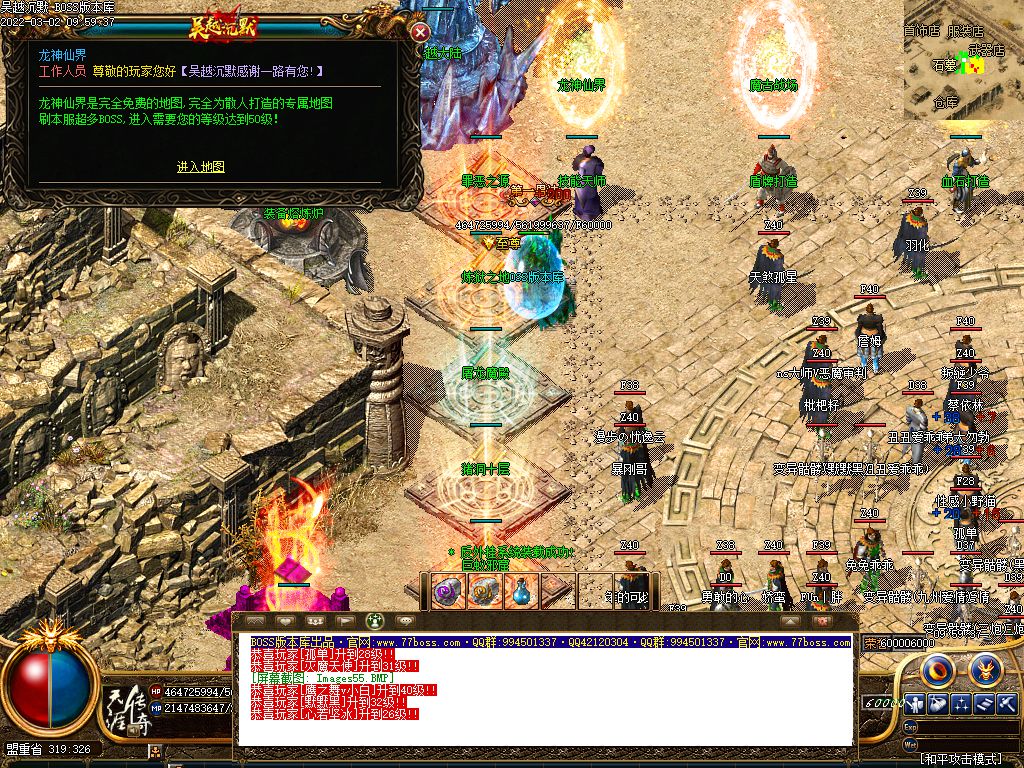This screenshot has width=1024, height=768.
Task: Open the sparkle stars skills icon
Action: coord(961,703)
